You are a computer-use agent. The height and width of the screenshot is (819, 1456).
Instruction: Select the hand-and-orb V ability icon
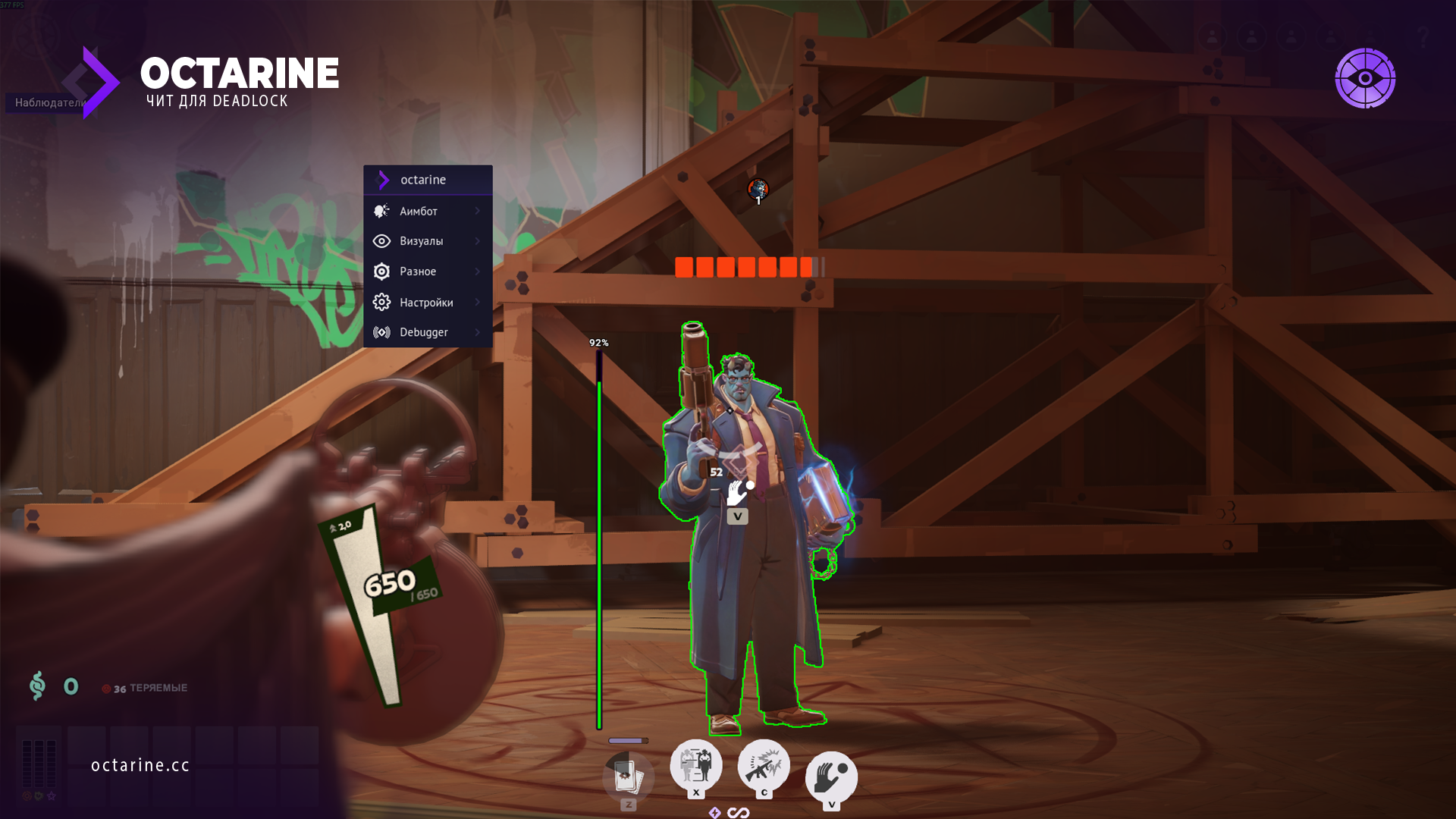(831, 775)
